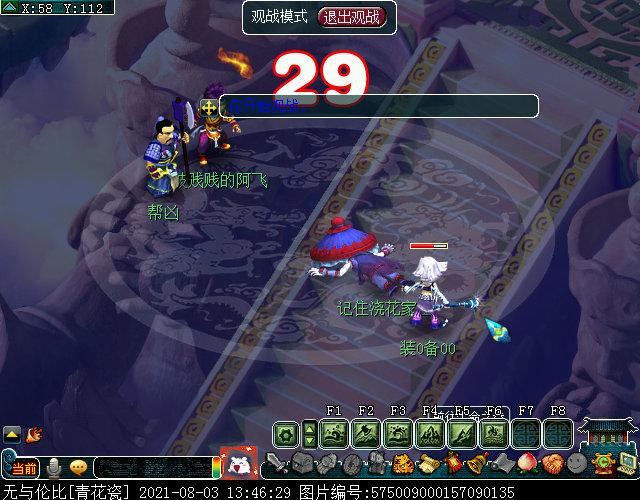640x500 pixels.
Task: Use the F2 skill slot
Action: (366, 434)
